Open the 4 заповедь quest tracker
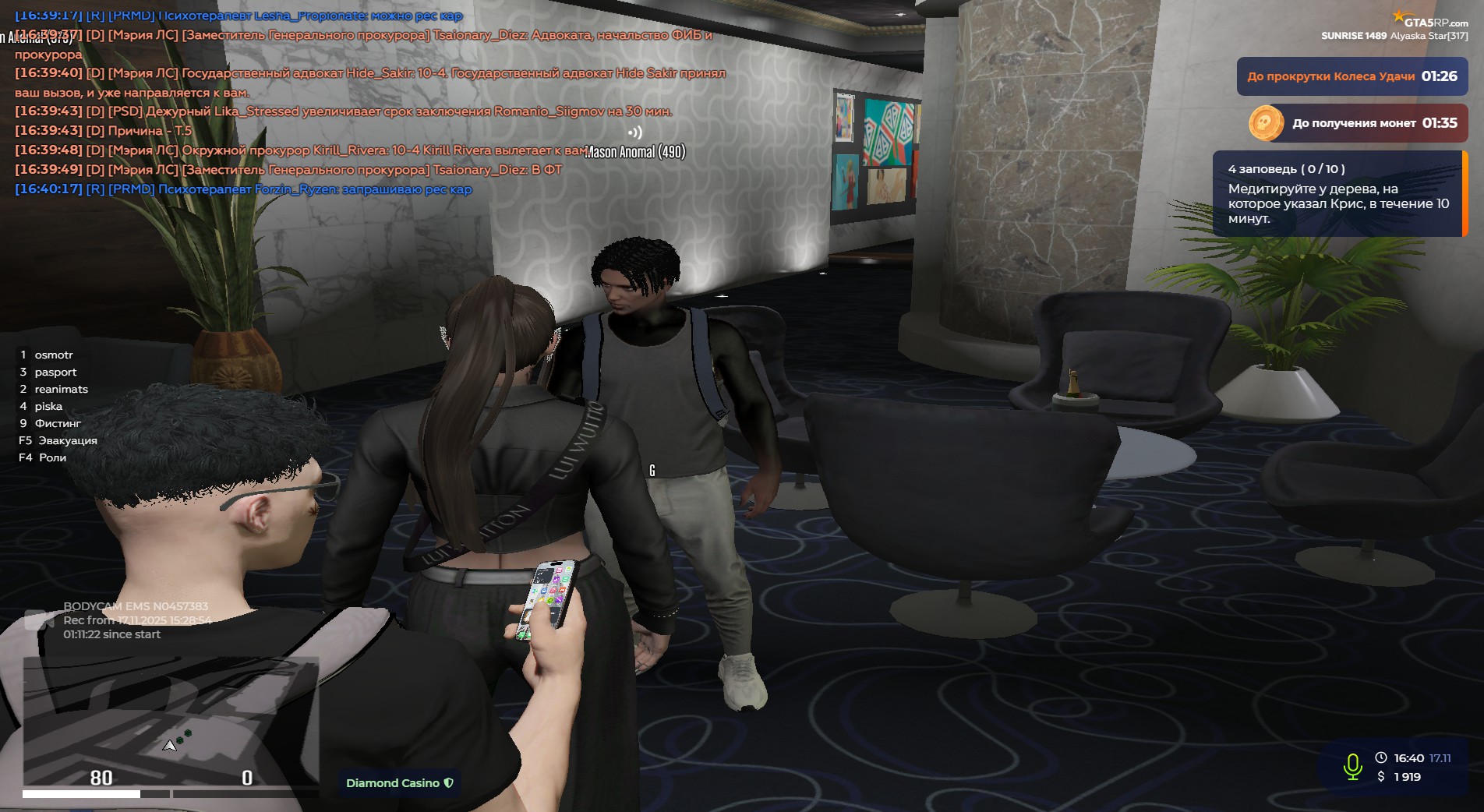1484x812 pixels. 1337,193
